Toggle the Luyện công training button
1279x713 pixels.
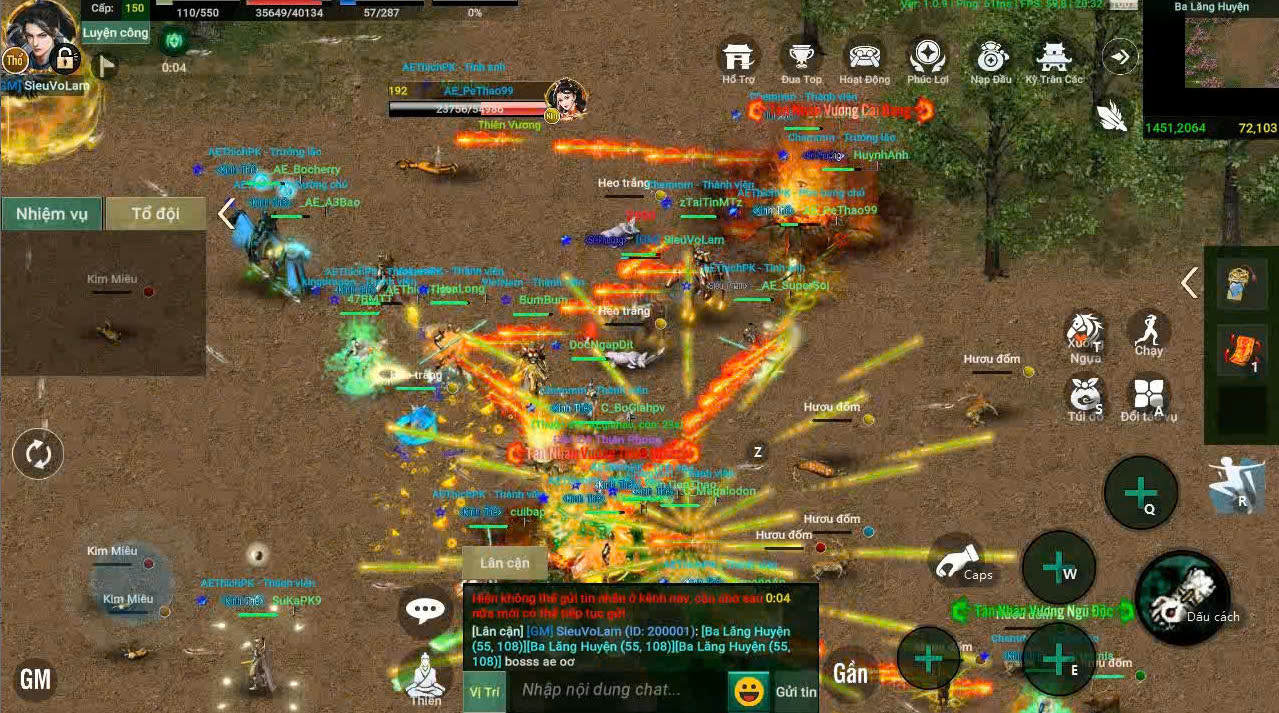pyautogui.click(x=115, y=33)
